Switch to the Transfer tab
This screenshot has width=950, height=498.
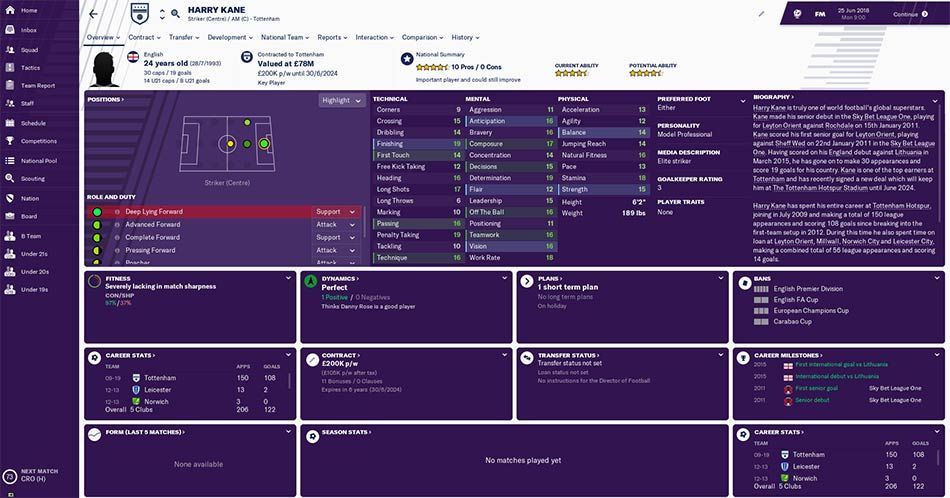click(x=182, y=37)
